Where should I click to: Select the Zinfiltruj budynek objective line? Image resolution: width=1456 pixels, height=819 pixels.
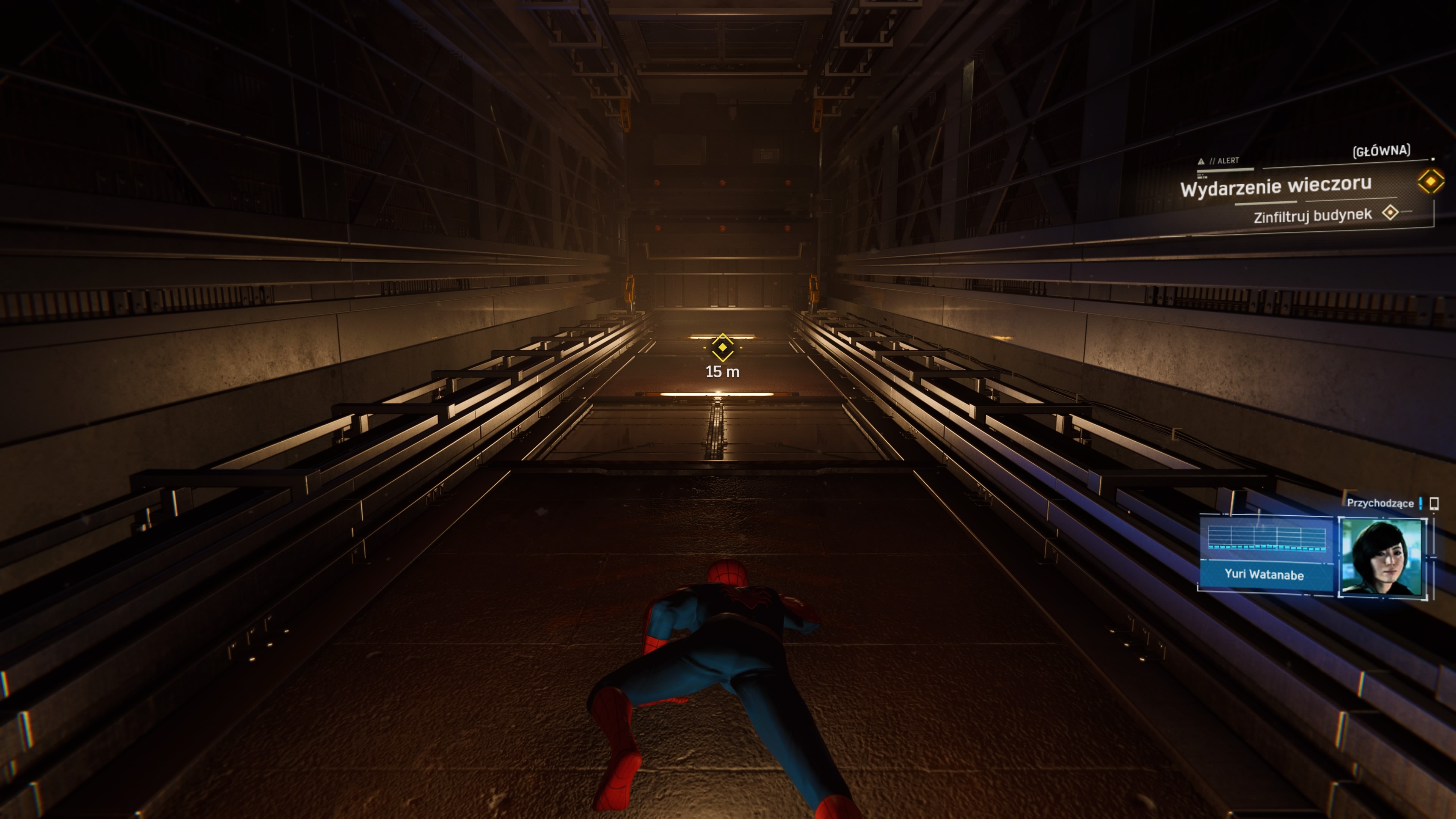click(x=1312, y=216)
